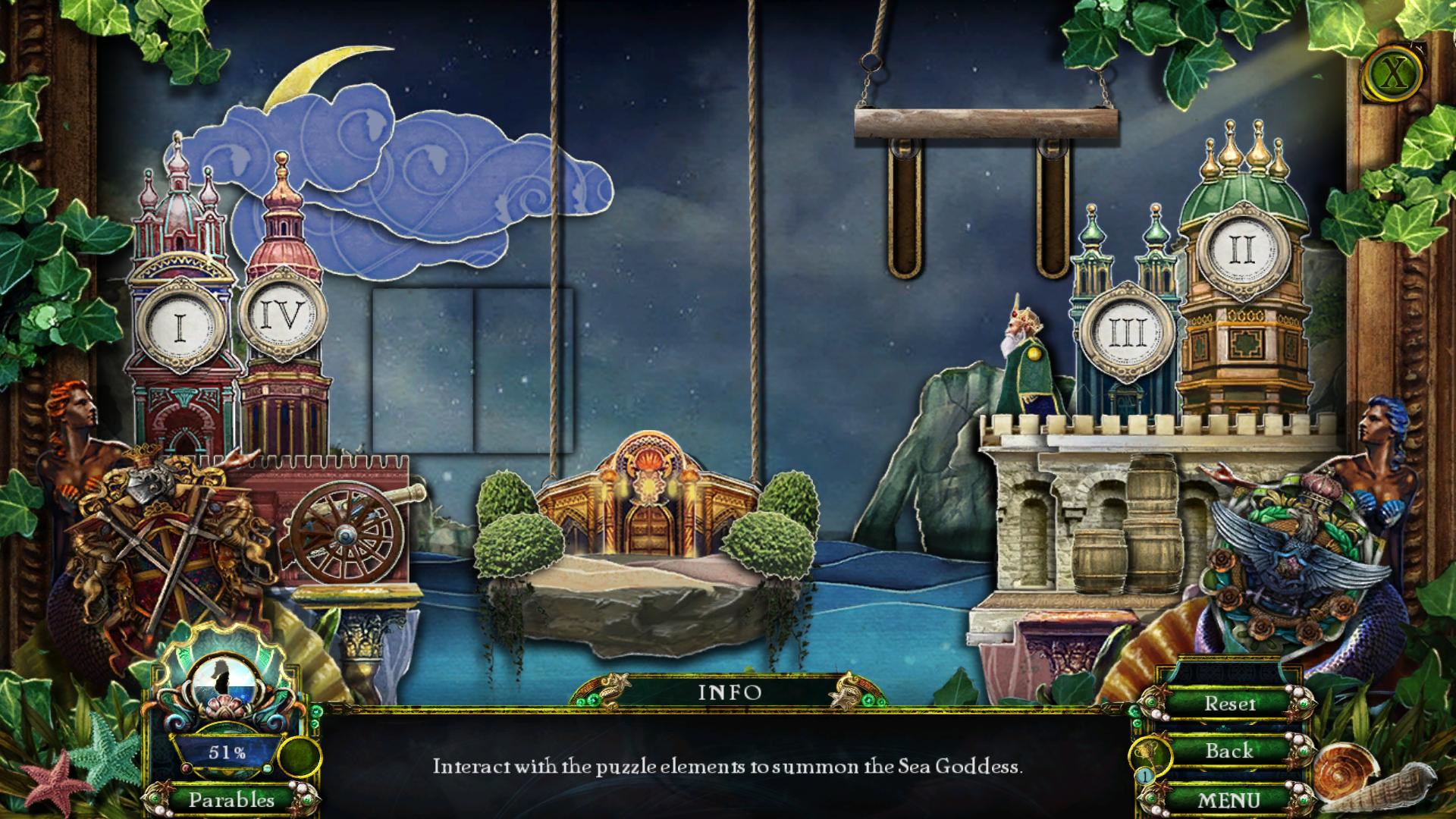Open the MENU
The image size is (1456, 819).
tap(1229, 799)
